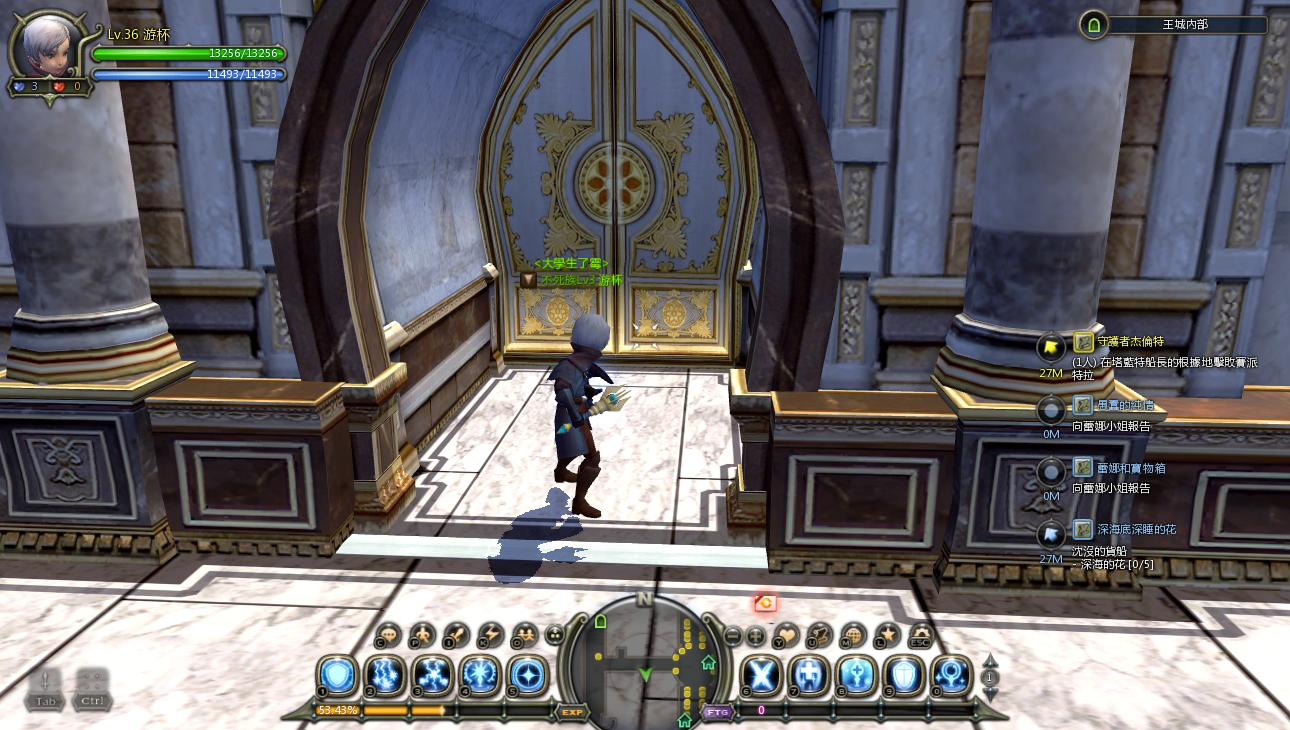This screenshot has height=730, width=1290.
Task: Open the globe world map icon
Action: tap(854, 635)
